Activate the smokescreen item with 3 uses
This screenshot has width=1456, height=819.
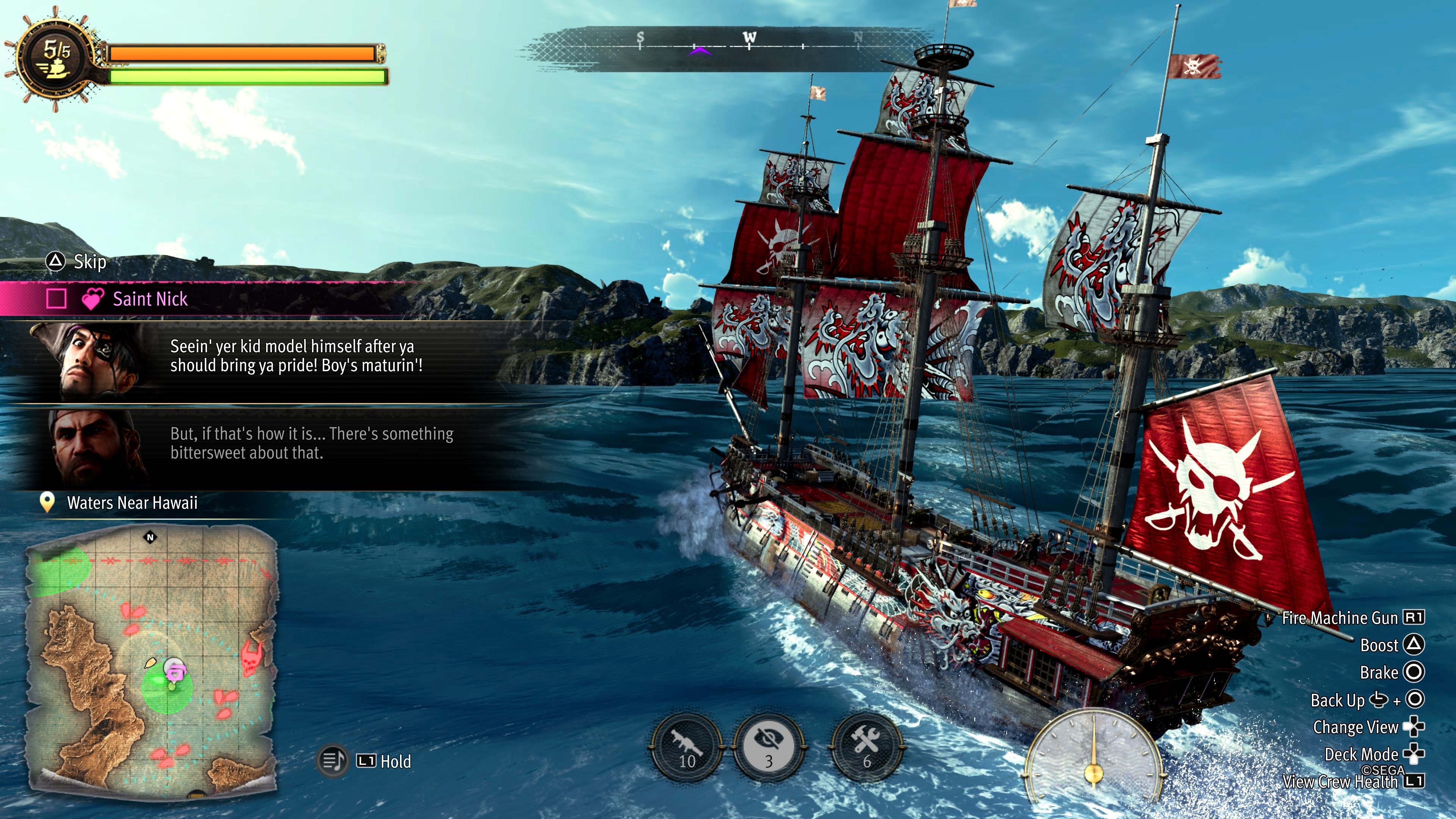[x=769, y=747]
